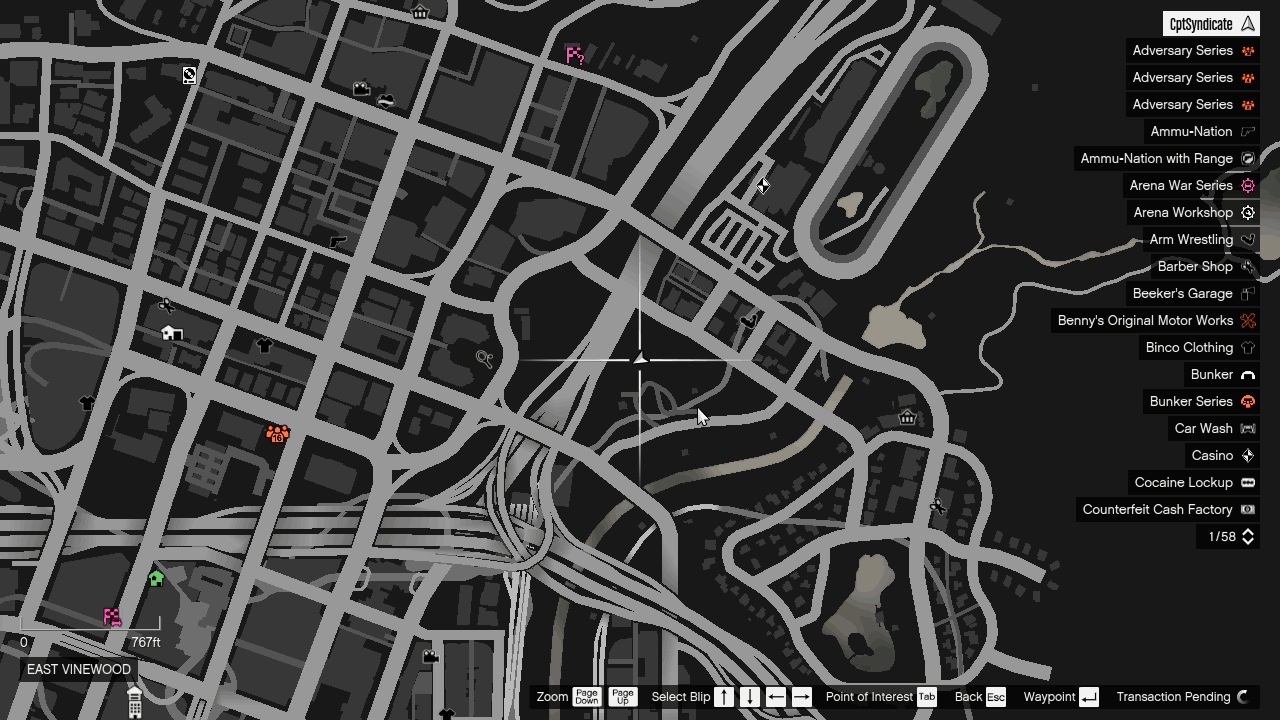
Task: Click the Counterfeit Cash Factory bill icon
Action: coord(1247,509)
